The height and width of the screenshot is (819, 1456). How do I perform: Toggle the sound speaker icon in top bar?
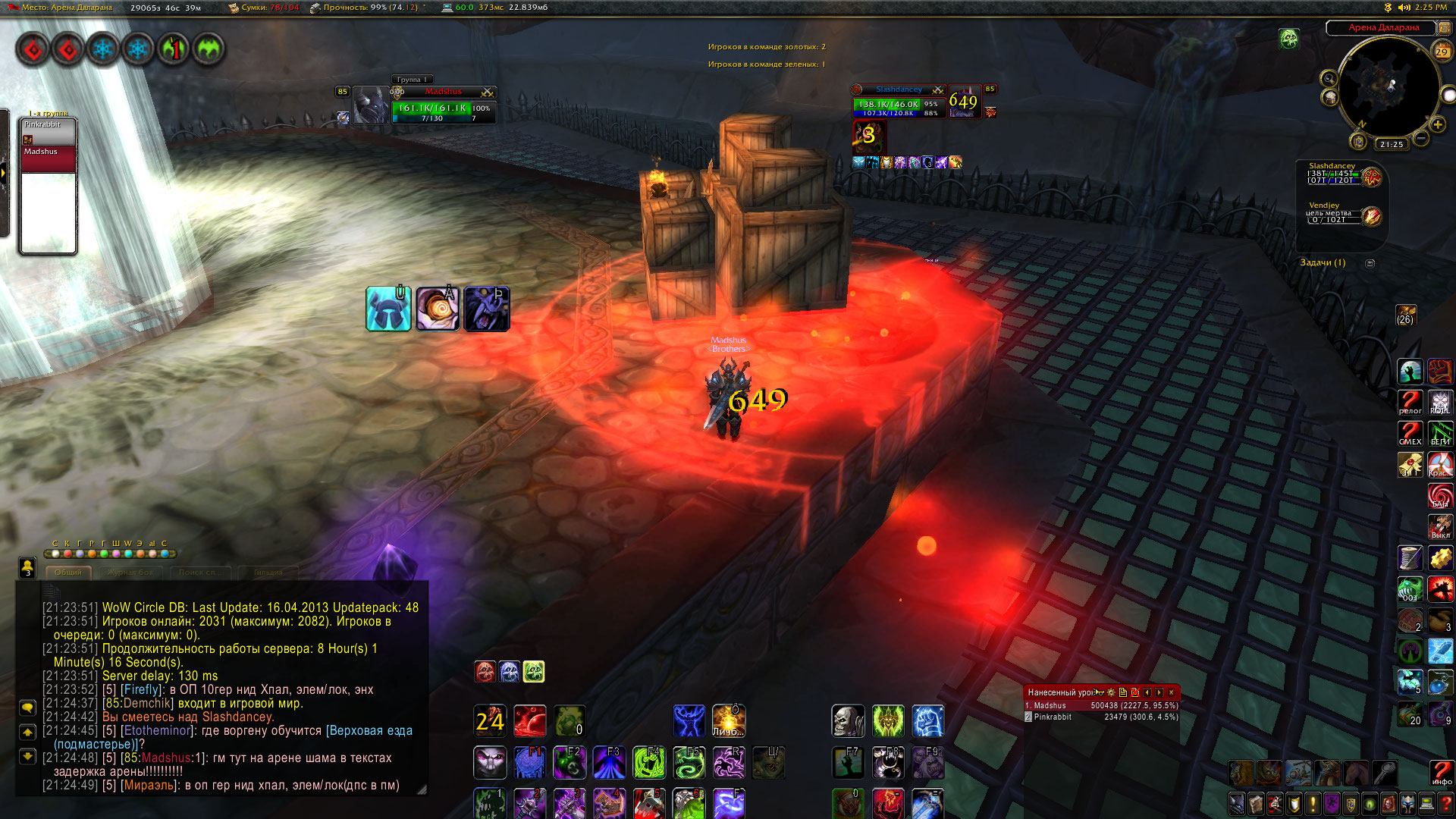point(1404,8)
